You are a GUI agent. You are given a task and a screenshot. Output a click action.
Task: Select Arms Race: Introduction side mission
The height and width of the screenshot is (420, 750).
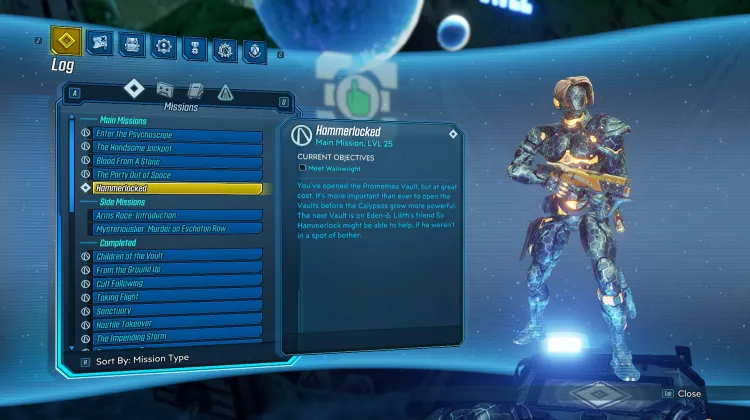(x=177, y=215)
